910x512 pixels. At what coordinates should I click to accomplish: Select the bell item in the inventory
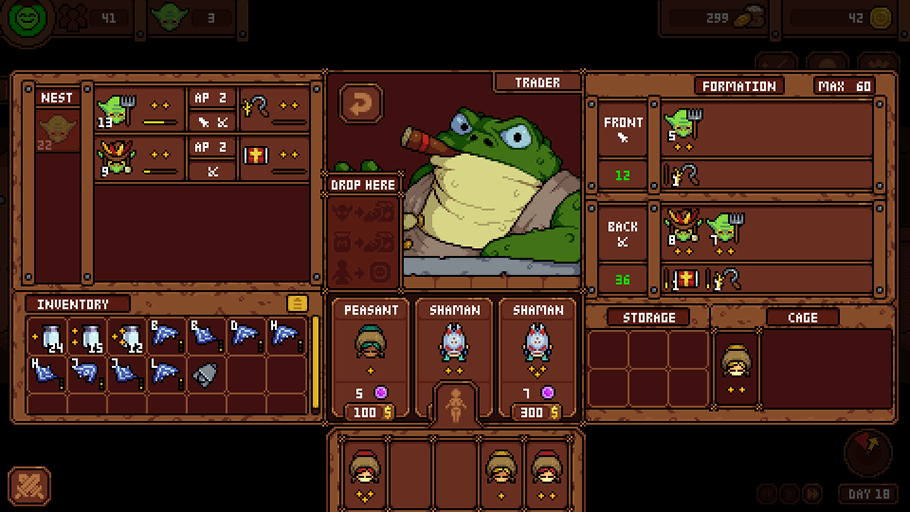205,375
